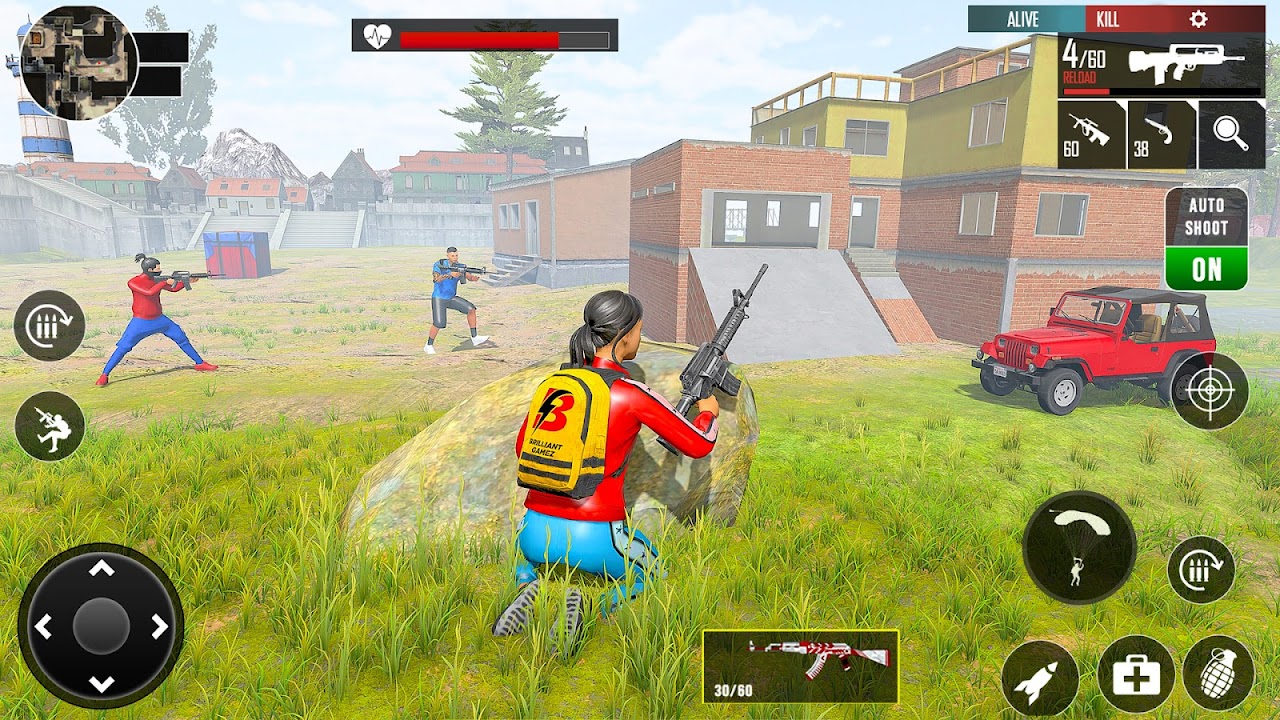Click the crosshair aim button
The height and width of the screenshot is (720, 1280).
coord(1210,390)
